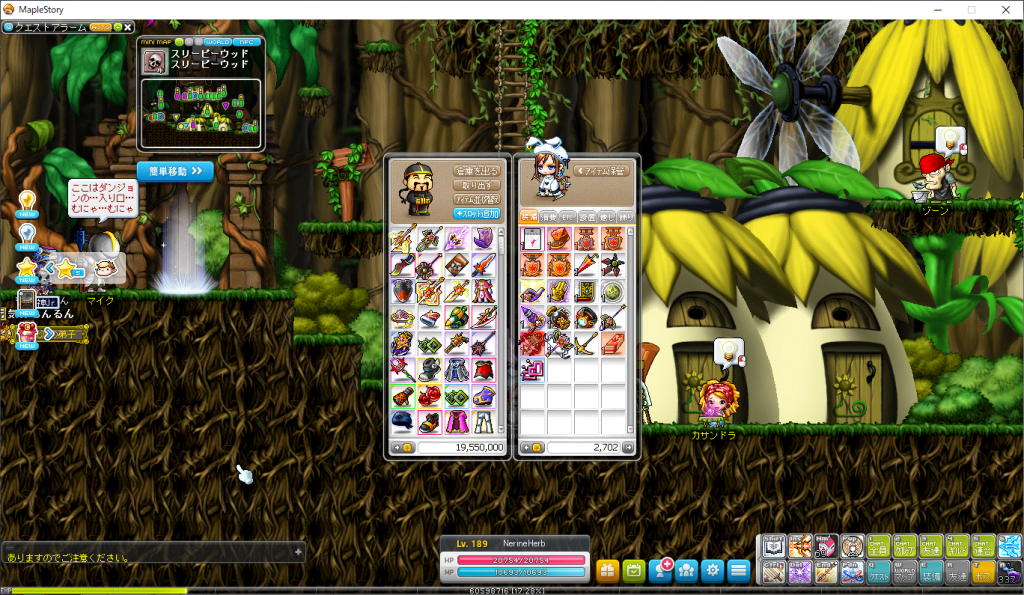Toggle AUTO on the quest alarm

click(102, 27)
